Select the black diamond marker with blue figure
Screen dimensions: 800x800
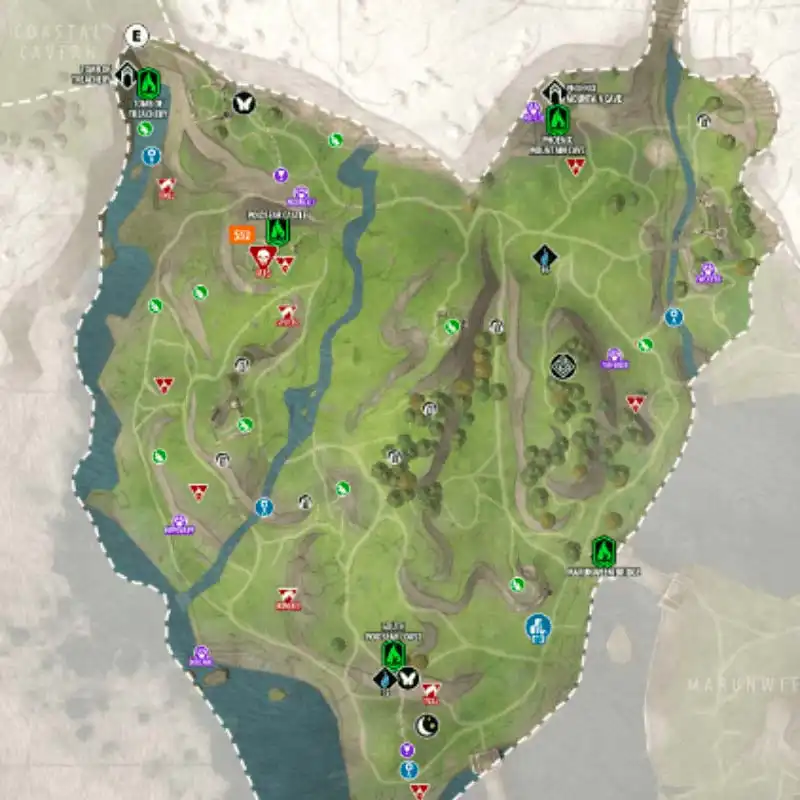(x=544, y=260)
